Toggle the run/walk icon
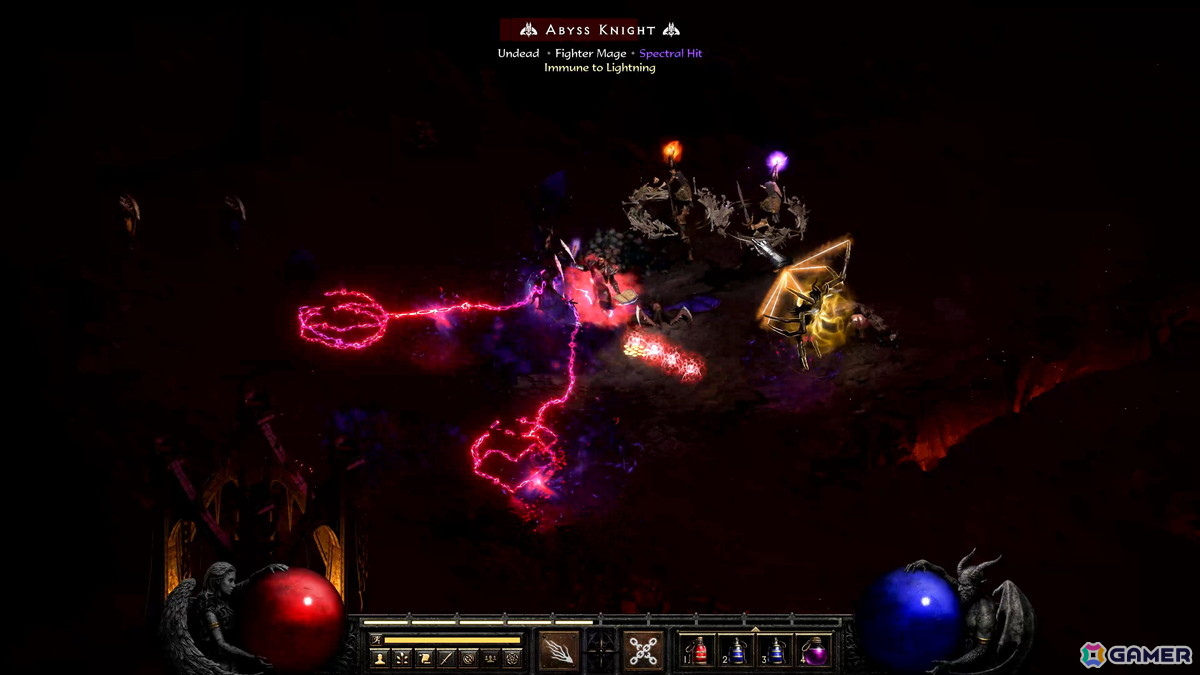1200x675 pixels. pyautogui.click(x=376, y=639)
